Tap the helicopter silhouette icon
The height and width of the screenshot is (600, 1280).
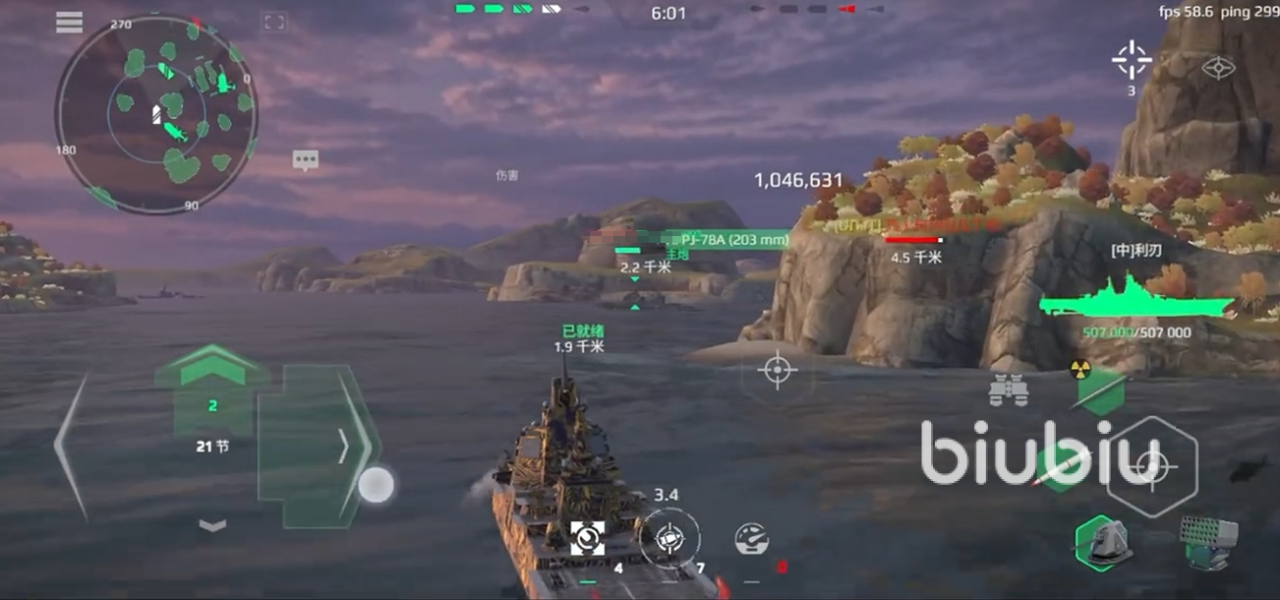(1248, 468)
